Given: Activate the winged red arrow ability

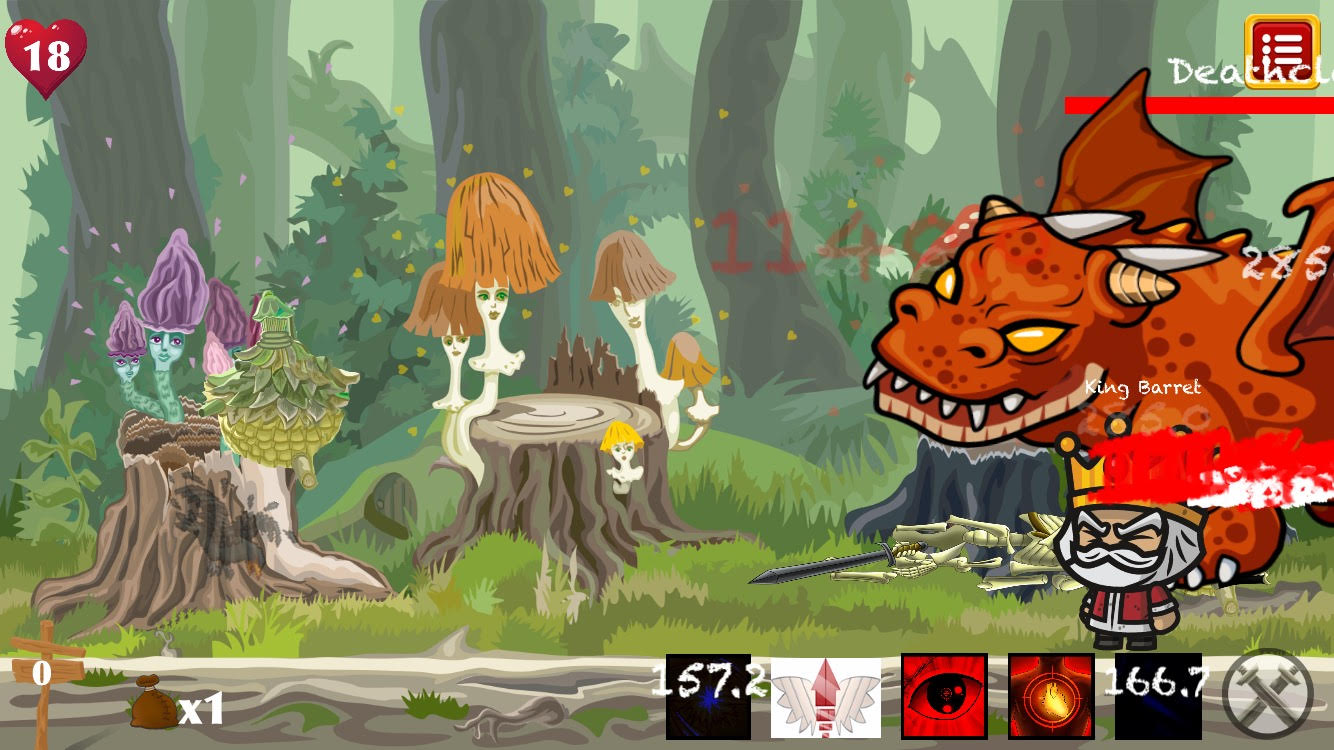Looking at the screenshot, I should pyautogui.click(x=826, y=697).
